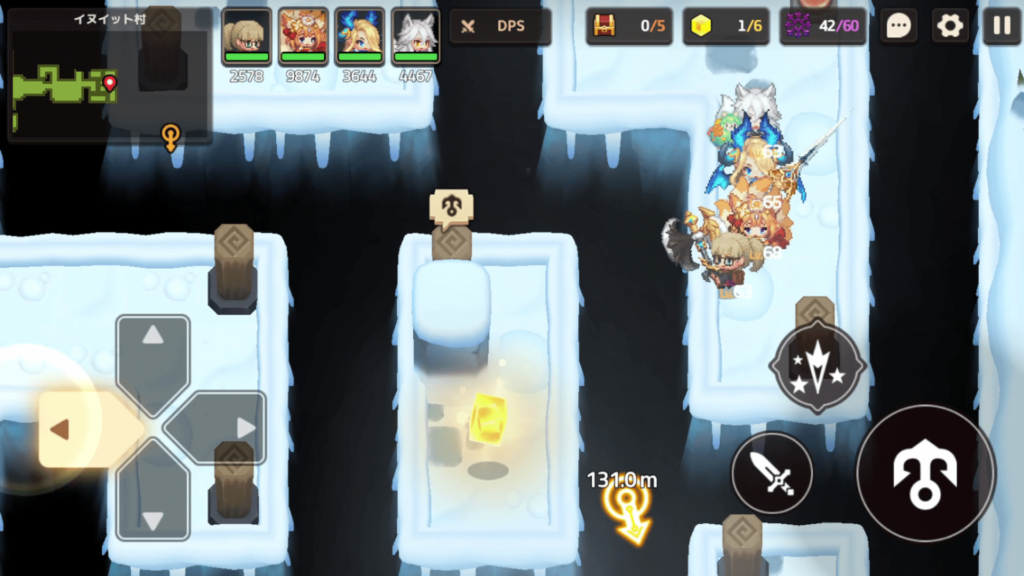Pause the game
Image resolution: width=1024 pixels, height=576 pixels.
(1001, 27)
